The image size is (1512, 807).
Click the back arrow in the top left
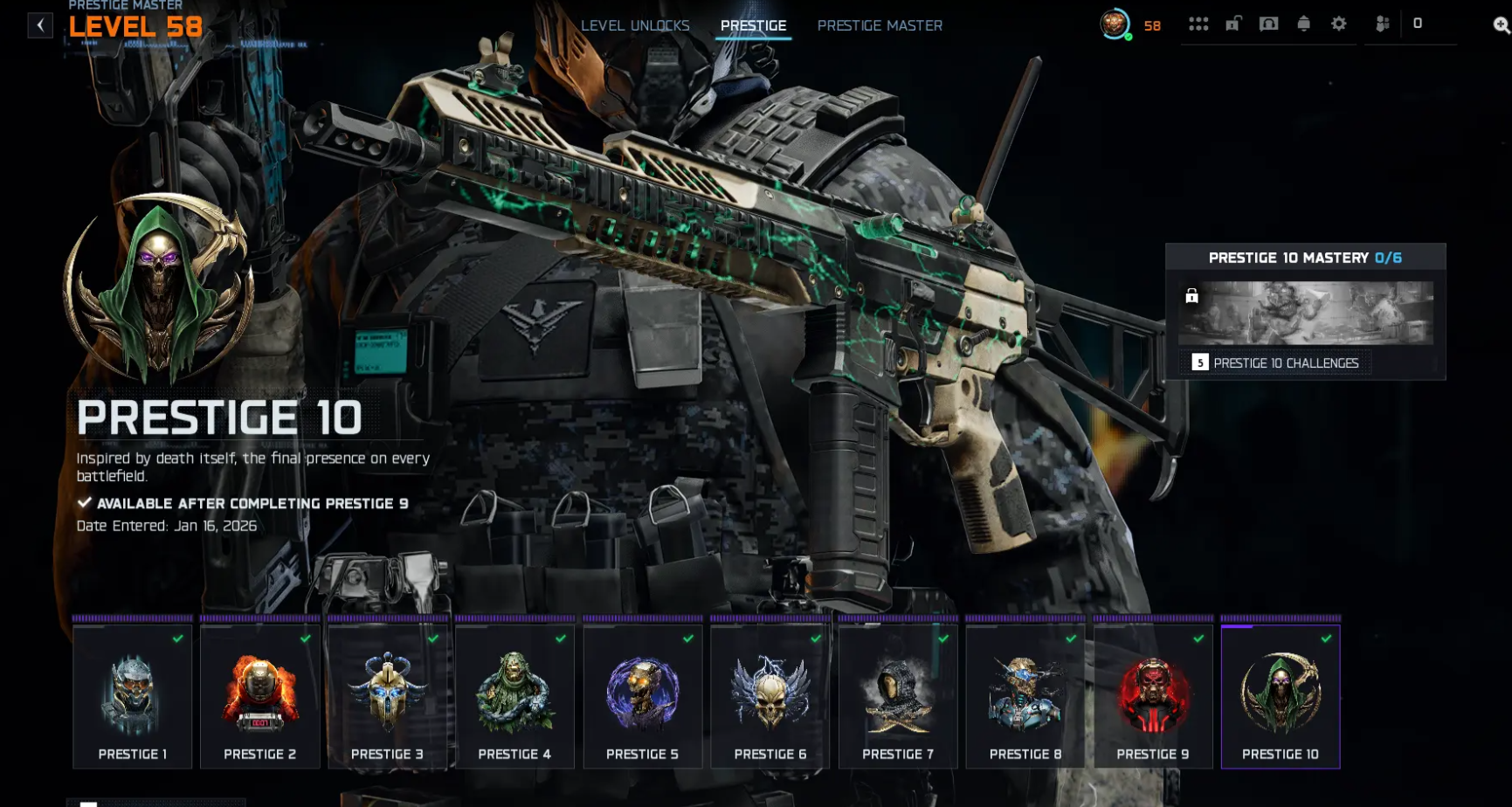pyautogui.click(x=39, y=24)
